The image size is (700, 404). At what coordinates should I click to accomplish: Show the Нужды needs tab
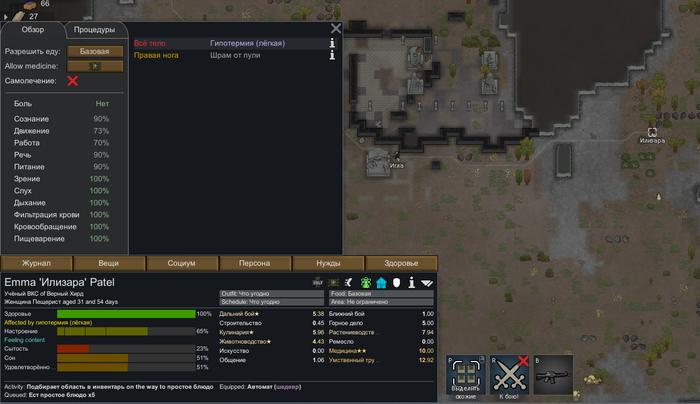328,262
